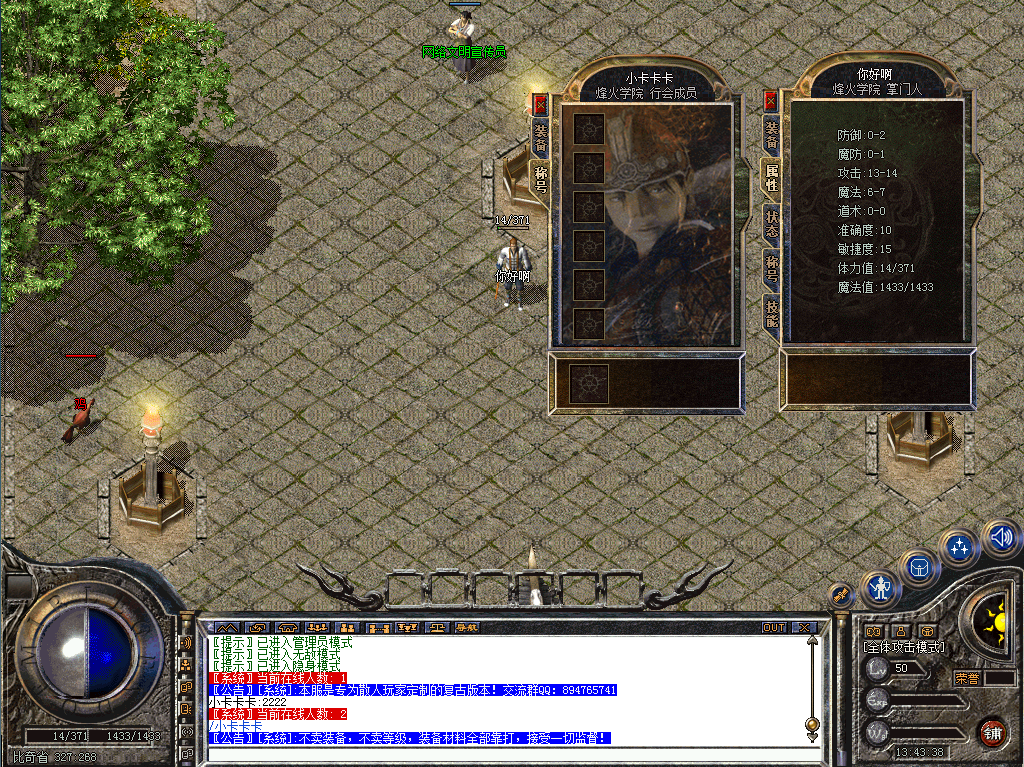Focus the chat text input field
Image resolution: width=1024 pixels, height=767 pixels.
click(500, 754)
